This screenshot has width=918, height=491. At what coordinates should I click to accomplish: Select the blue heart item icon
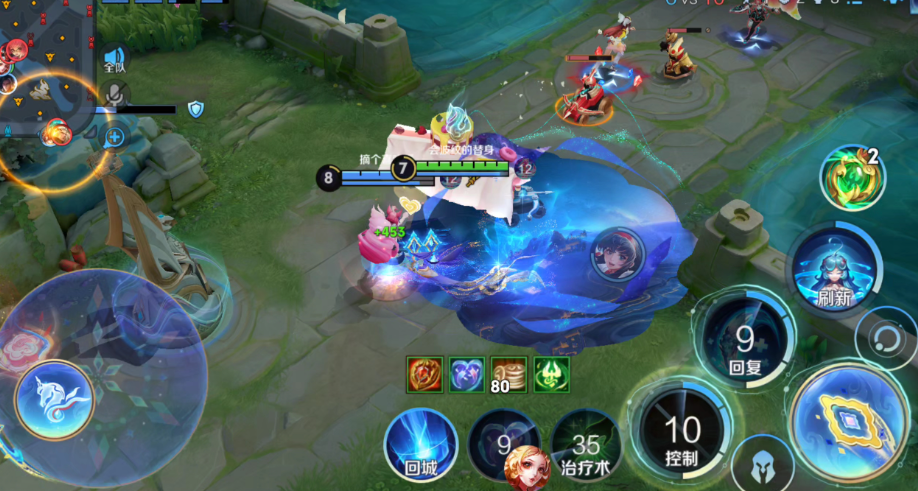coord(466,374)
